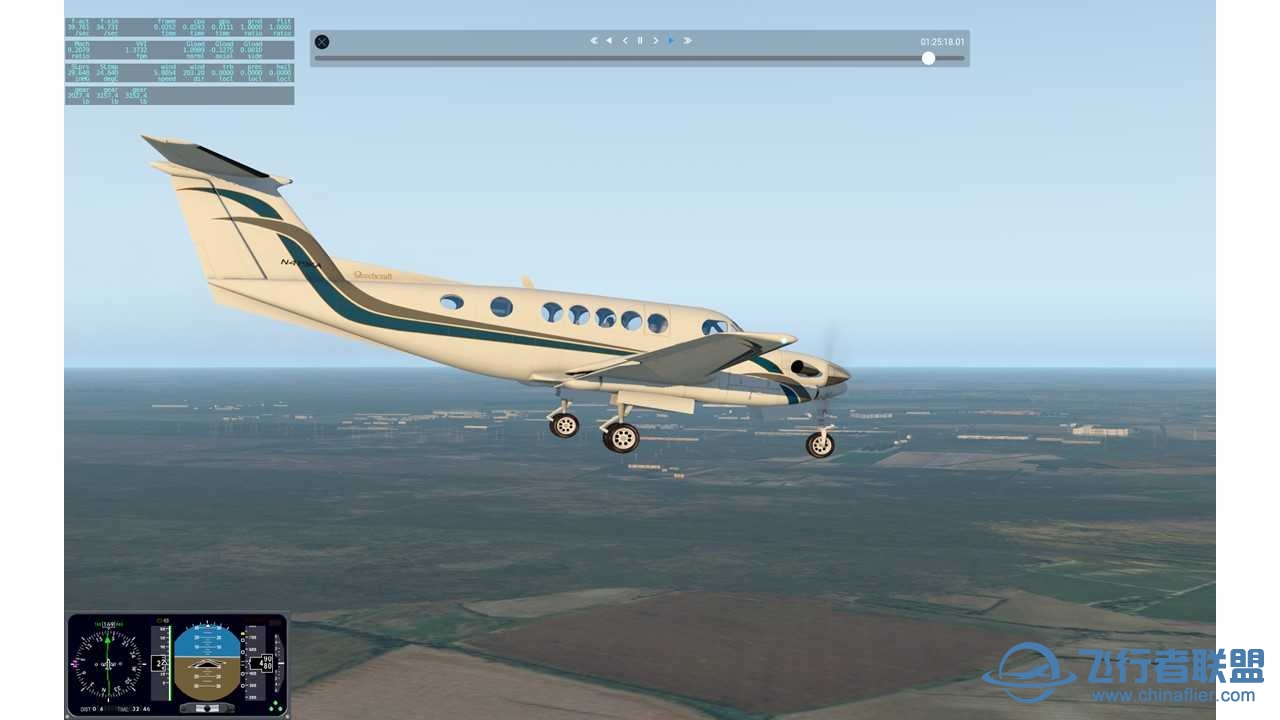Screen dimensions: 1280x720
Task: Fast forward the replay
Action: click(x=687, y=41)
